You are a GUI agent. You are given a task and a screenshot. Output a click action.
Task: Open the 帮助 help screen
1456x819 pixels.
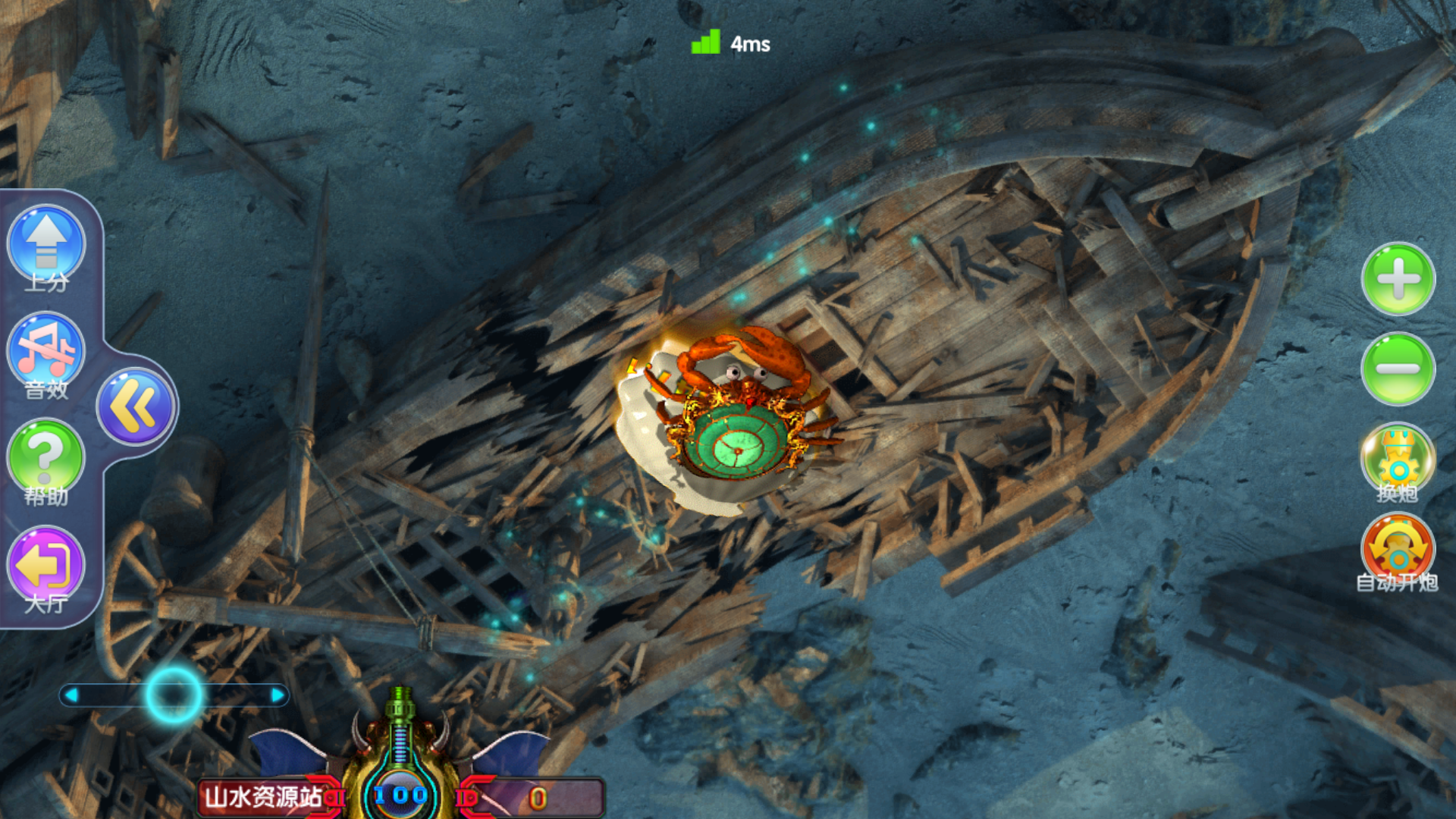45,457
